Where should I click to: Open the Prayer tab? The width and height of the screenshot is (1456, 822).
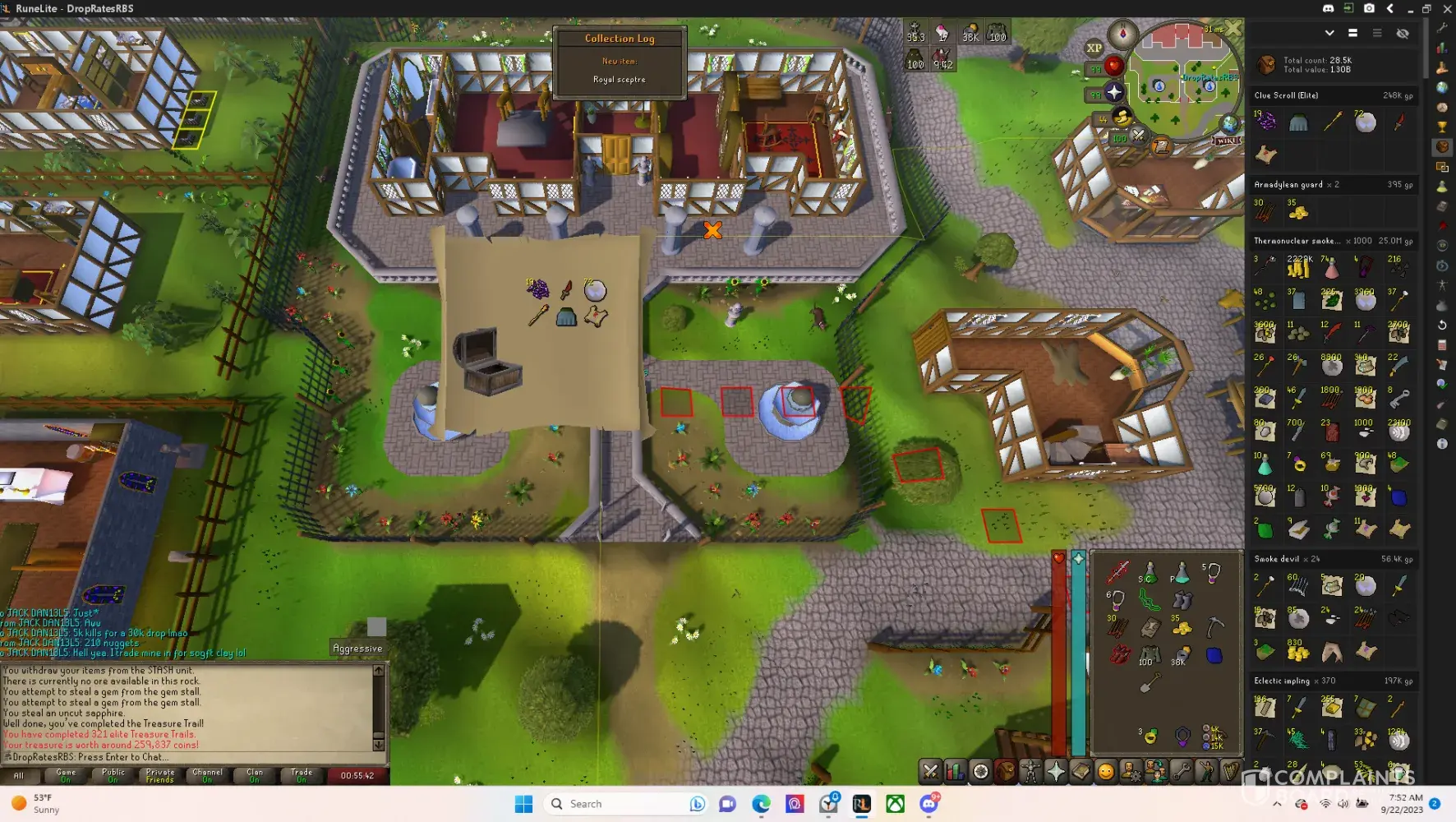click(x=1056, y=771)
